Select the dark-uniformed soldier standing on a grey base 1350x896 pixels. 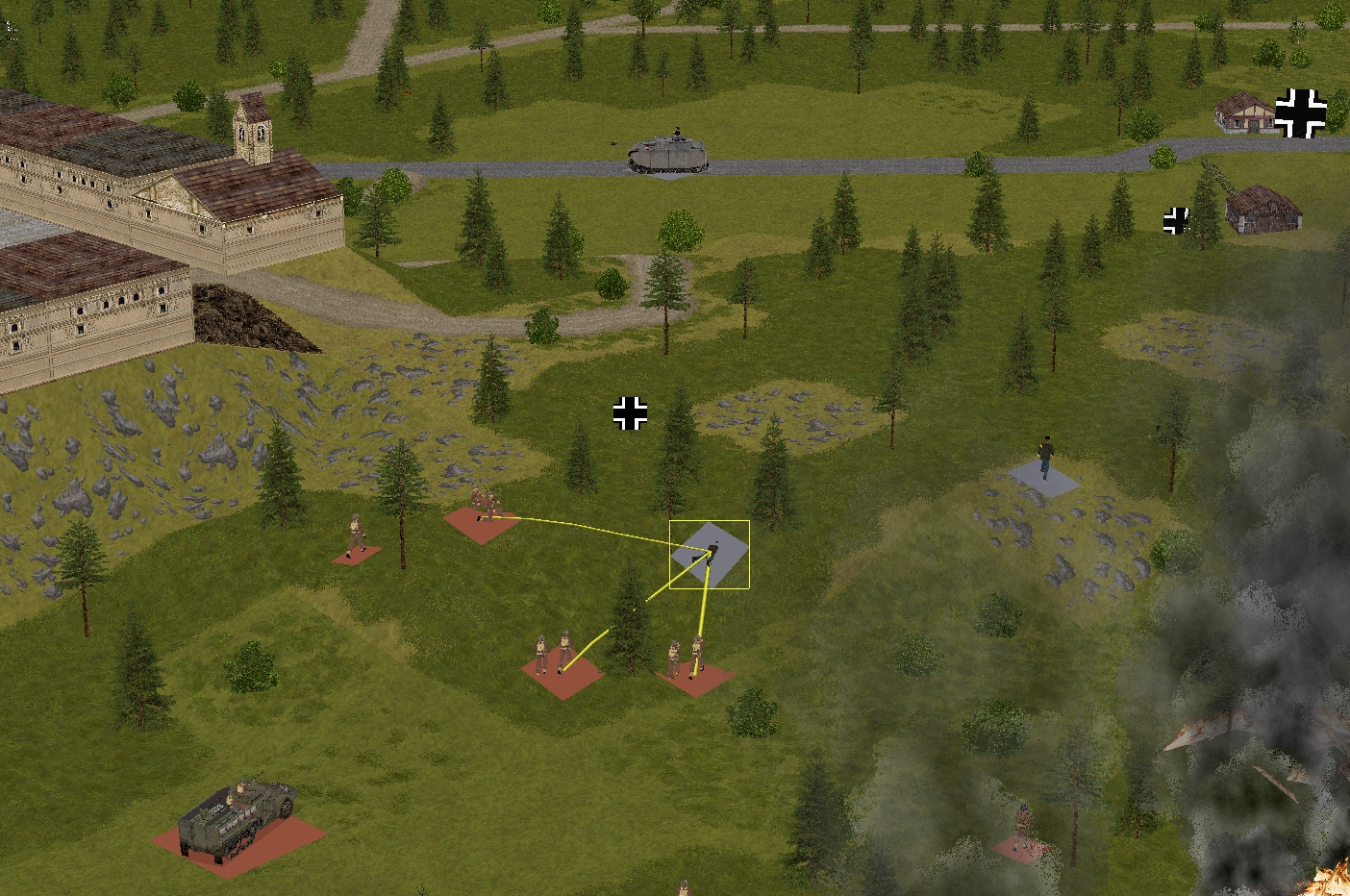(x=1045, y=460)
